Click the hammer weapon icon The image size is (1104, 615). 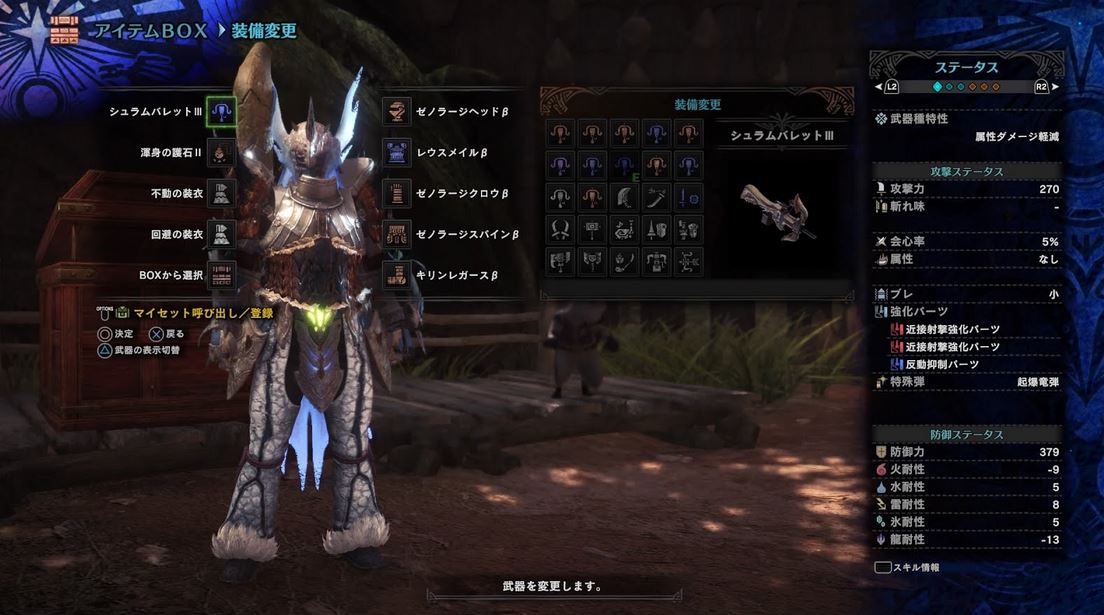pyautogui.click(x=593, y=229)
